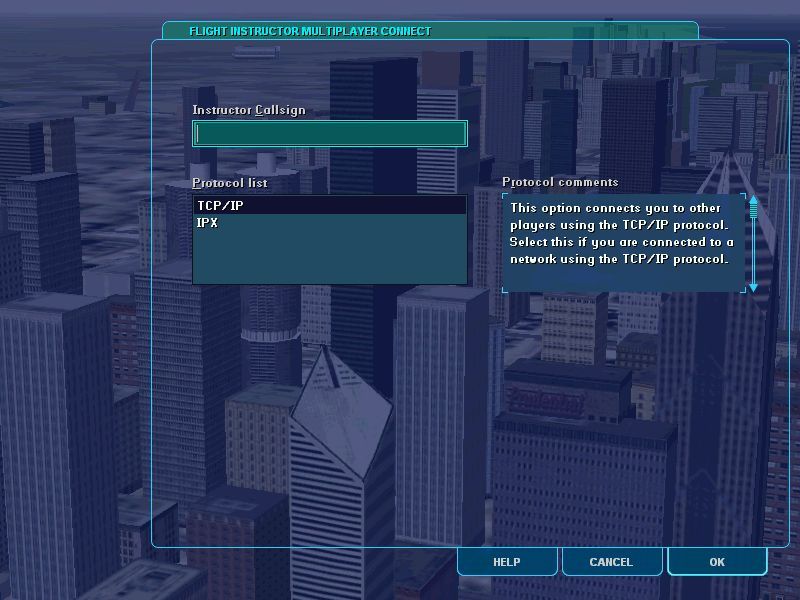Cancel the multiplayer connect dialog
This screenshot has width=800, height=600.
[x=611, y=562]
